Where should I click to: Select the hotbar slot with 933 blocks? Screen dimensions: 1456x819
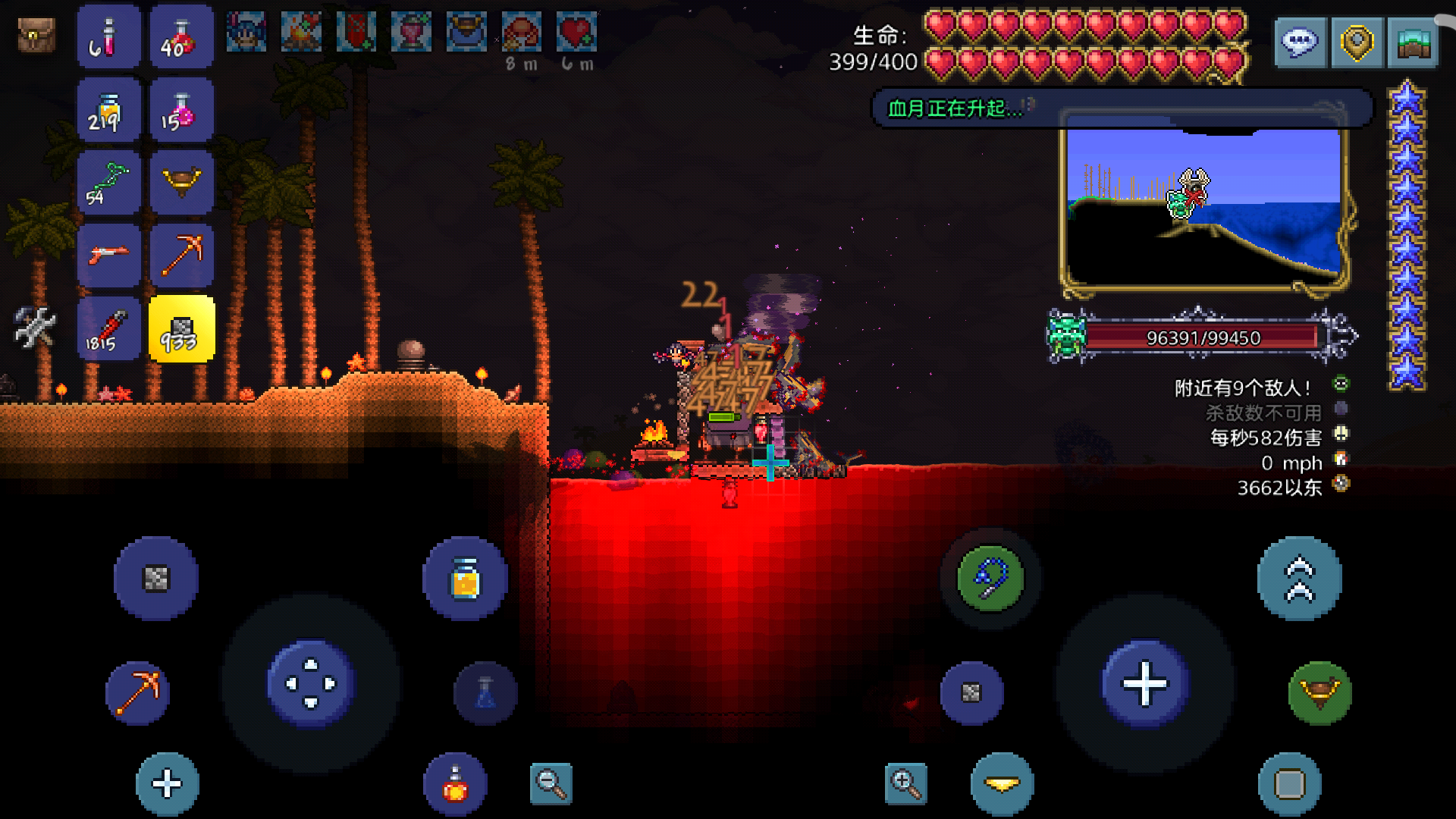[182, 330]
